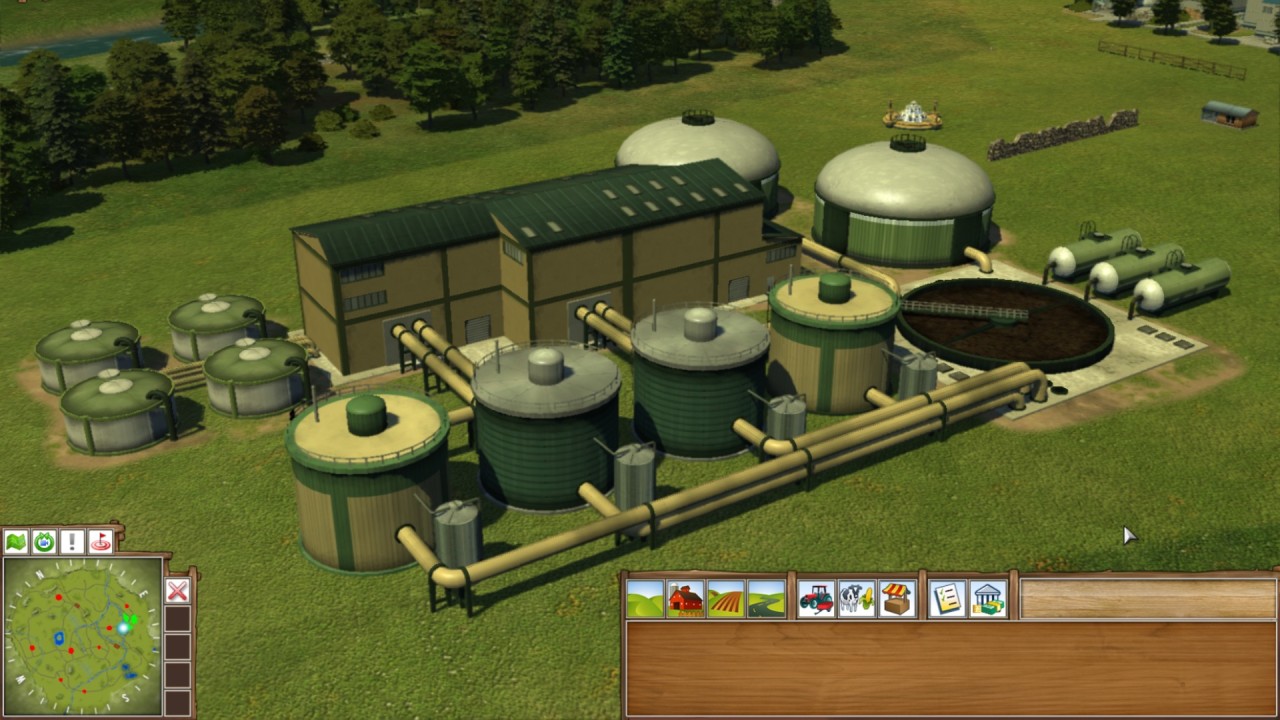
Task: Open the green rolling hills terrain menu
Action: coord(645,599)
